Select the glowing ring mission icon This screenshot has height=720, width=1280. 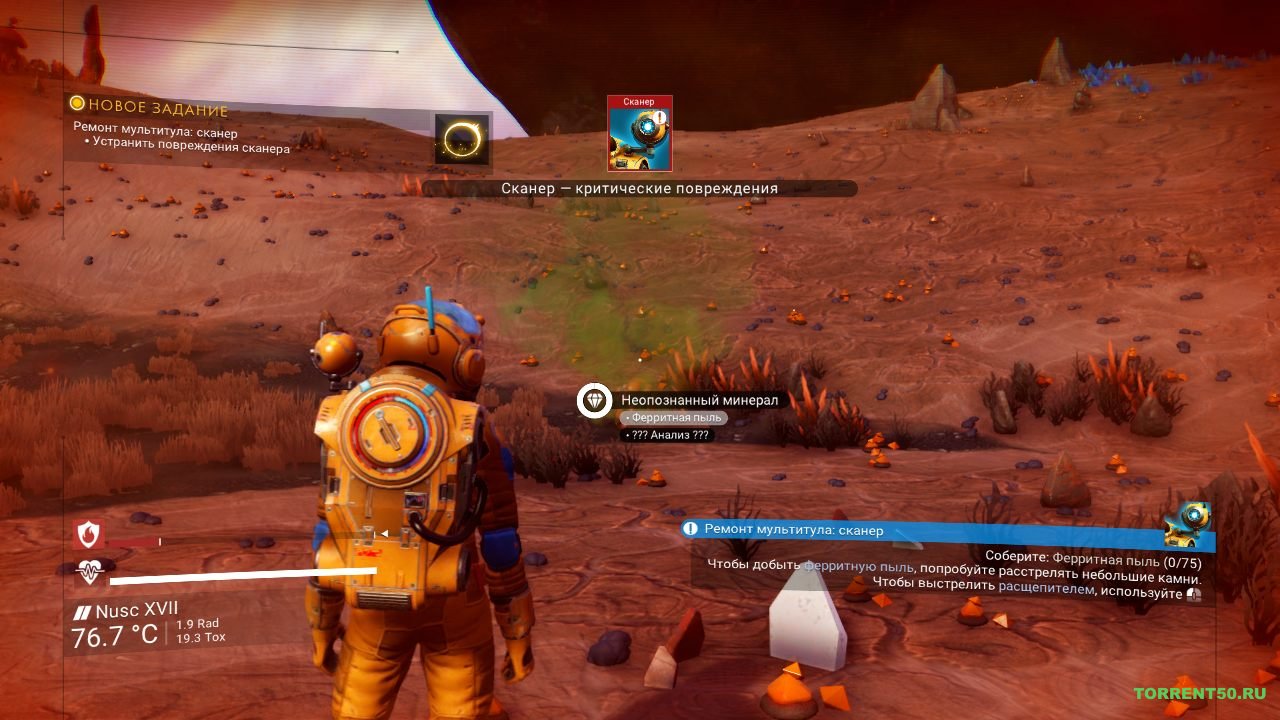(x=462, y=139)
